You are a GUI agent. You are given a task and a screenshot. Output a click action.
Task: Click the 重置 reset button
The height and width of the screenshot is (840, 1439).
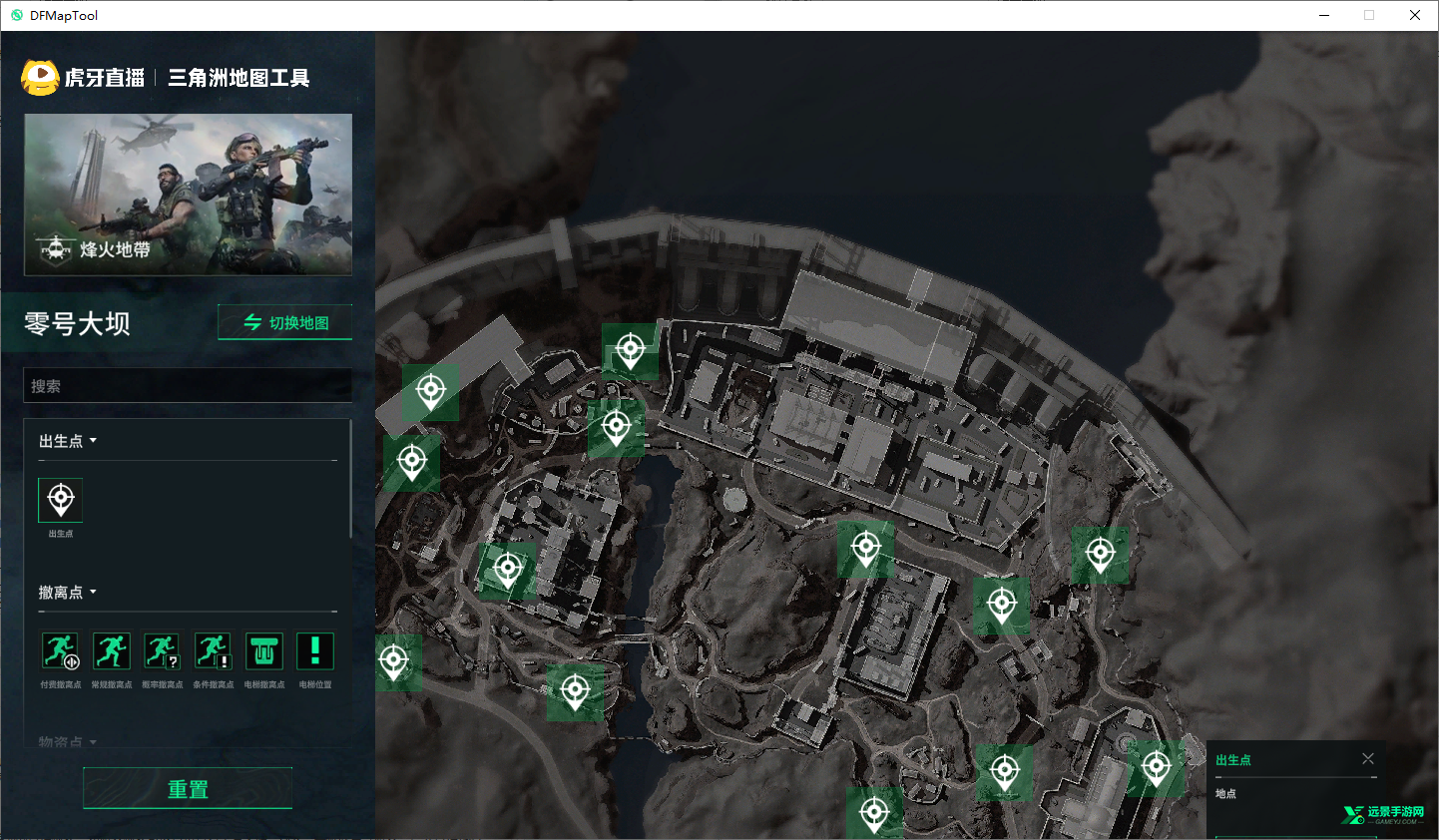click(x=188, y=789)
